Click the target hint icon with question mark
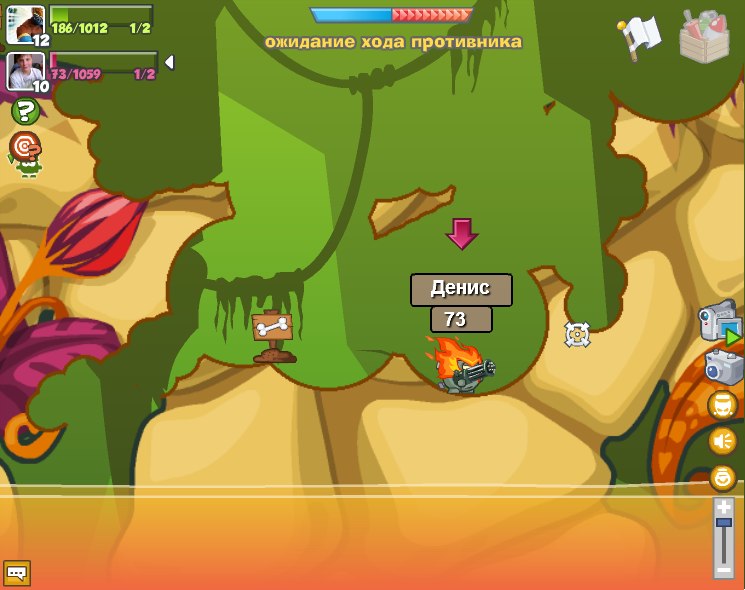Viewport: 745px width, 590px height. (24, 149)
